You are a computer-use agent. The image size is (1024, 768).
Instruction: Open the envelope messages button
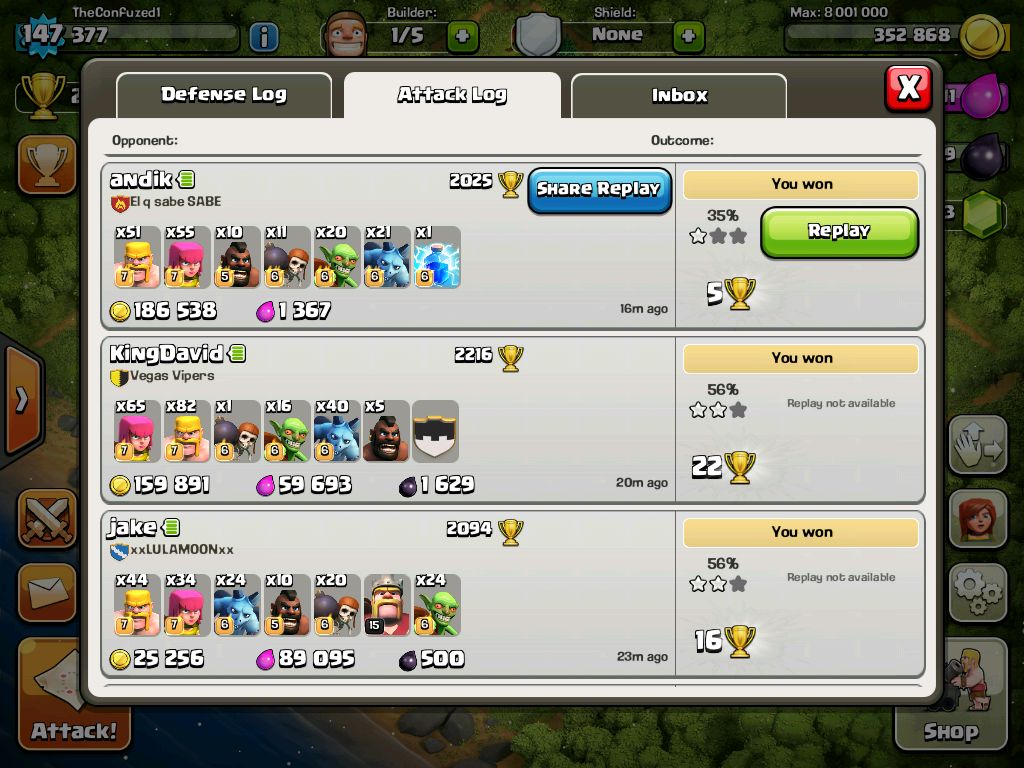click(x=47, y=593)
